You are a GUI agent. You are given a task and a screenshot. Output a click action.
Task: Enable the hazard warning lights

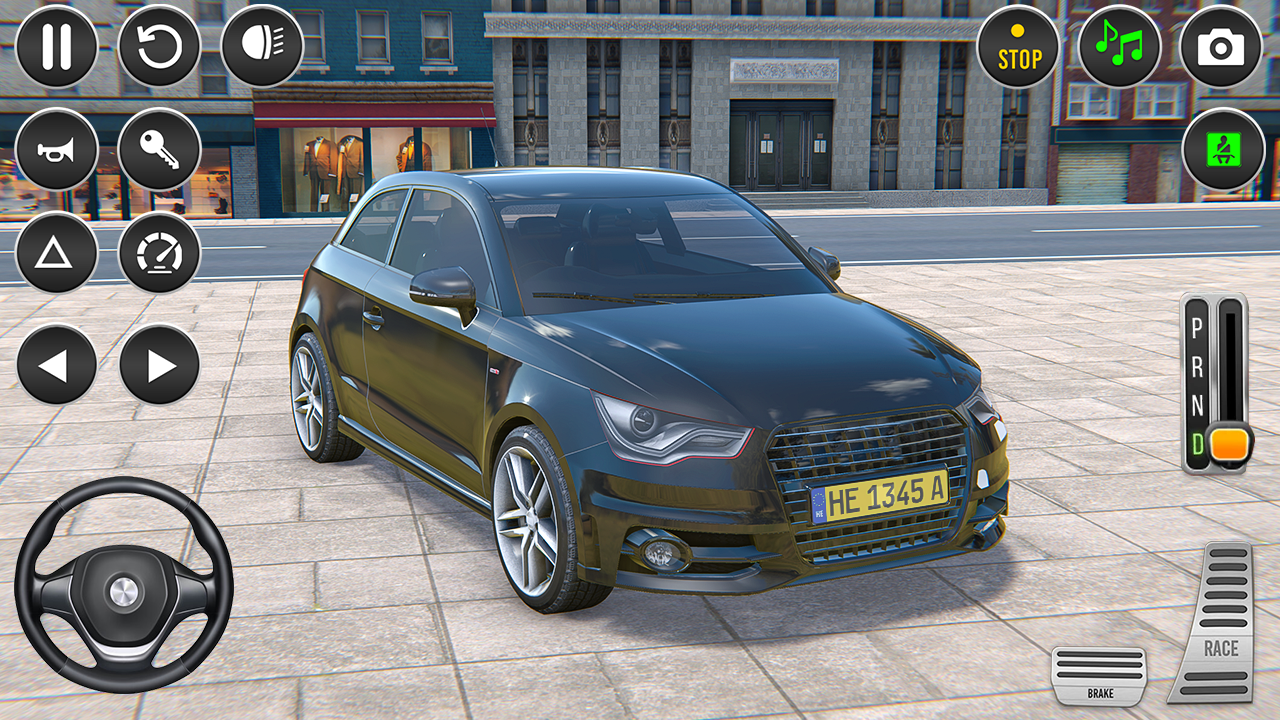[x=55, y=251]
